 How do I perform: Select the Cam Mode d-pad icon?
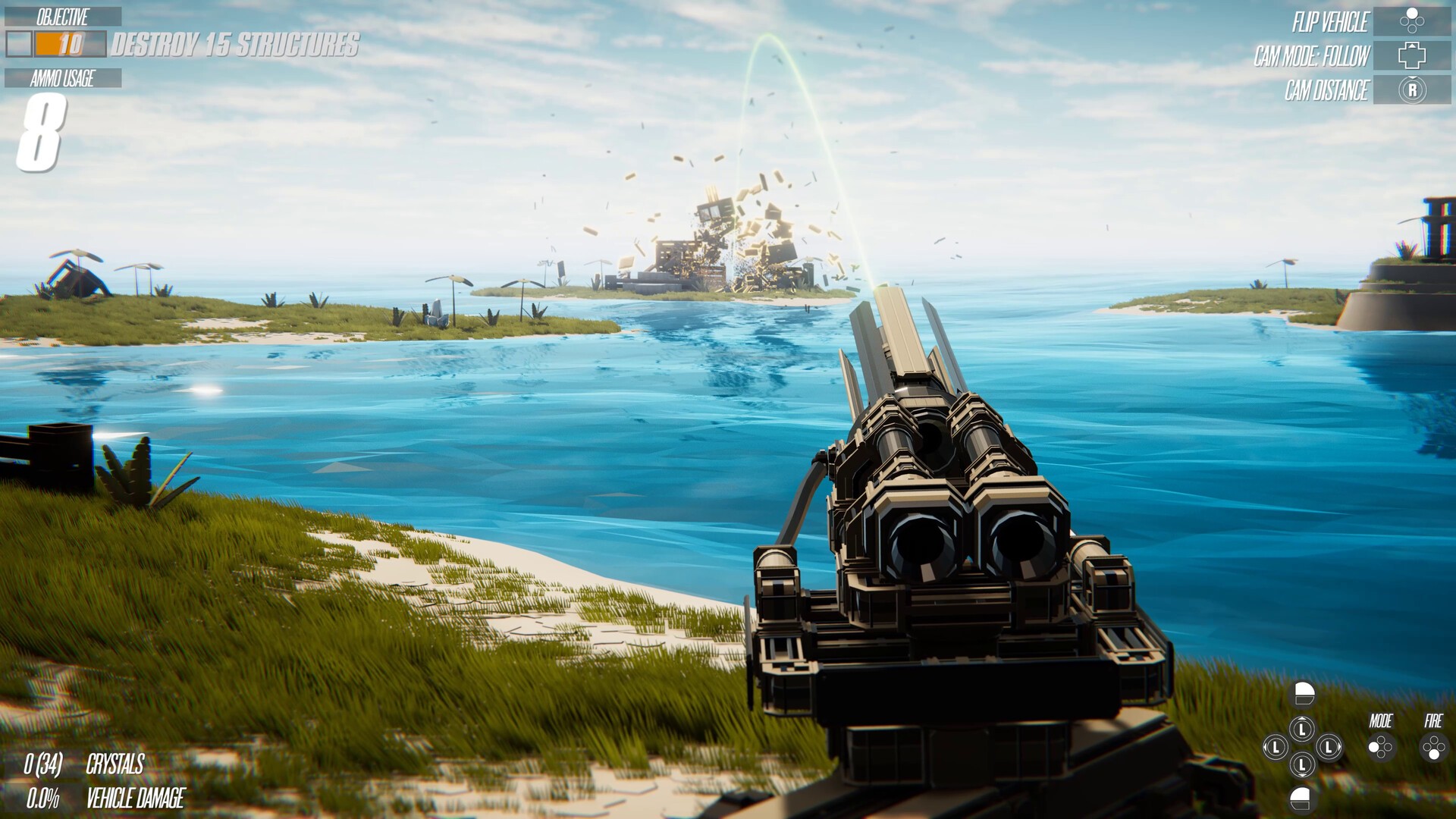tap(1412, 55)
